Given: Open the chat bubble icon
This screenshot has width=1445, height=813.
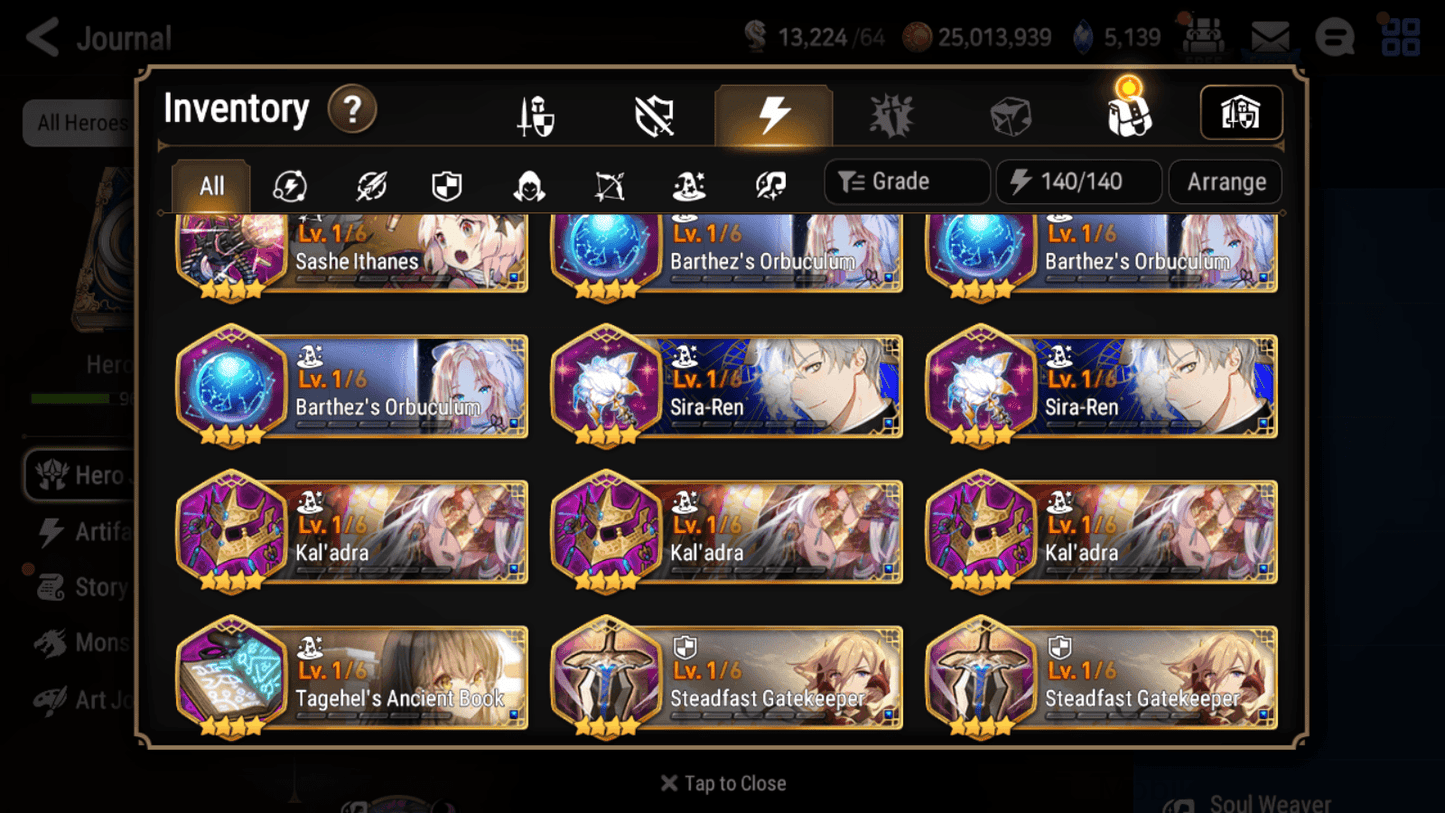Looking at the screenshot, I should (x=1334, y=36).
